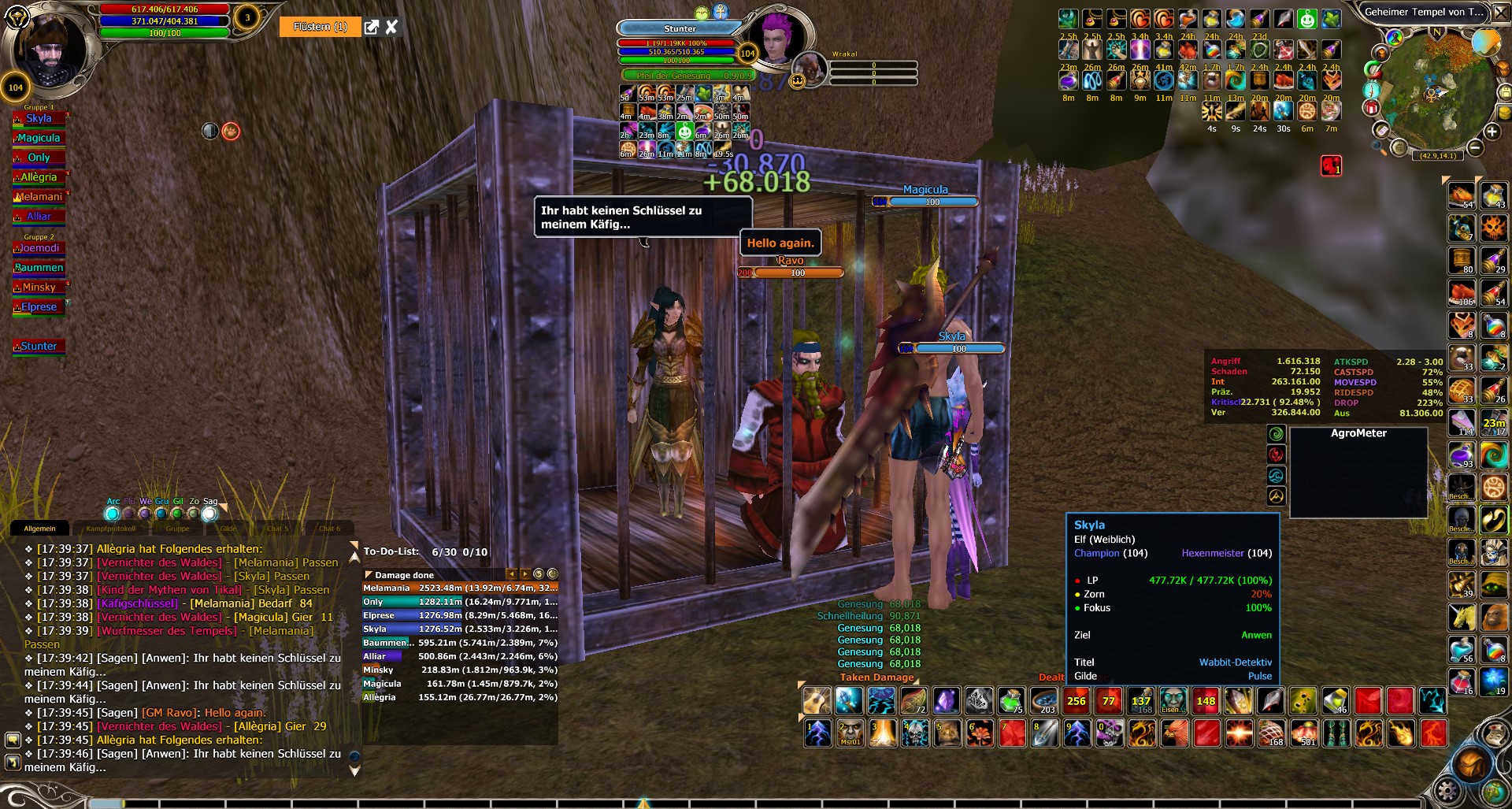Screen dimensions: 1512x809
Task: Use the guitar icon in the action bar
Action: point(817,700)
